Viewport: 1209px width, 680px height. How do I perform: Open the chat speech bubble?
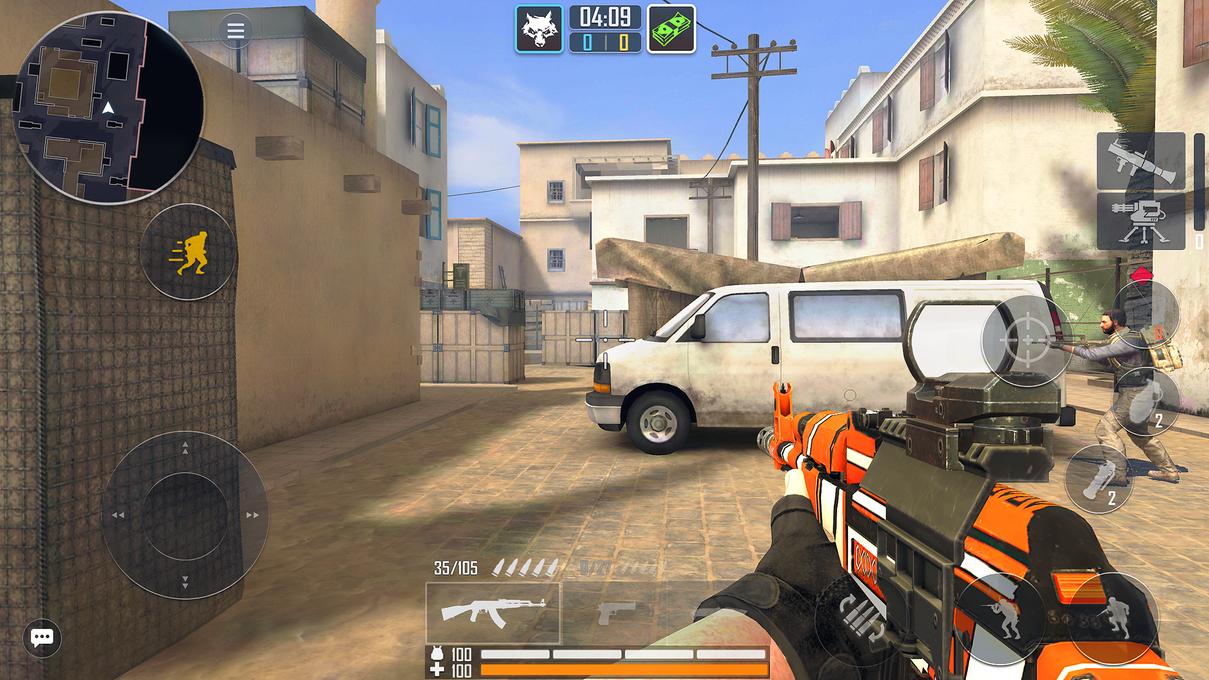click(41, 637)
